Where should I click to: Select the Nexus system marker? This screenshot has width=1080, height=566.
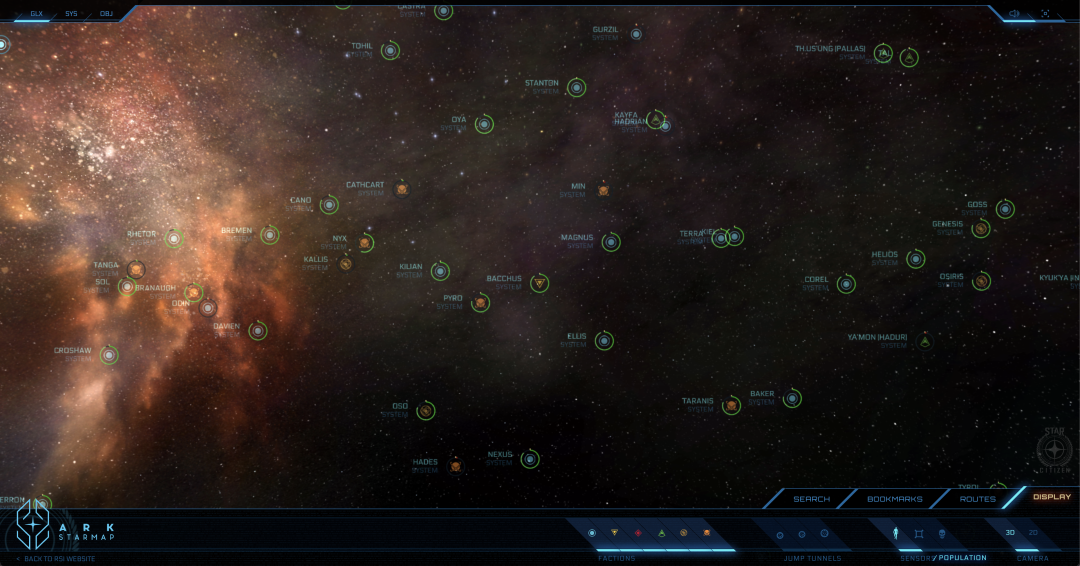(530, 459)
